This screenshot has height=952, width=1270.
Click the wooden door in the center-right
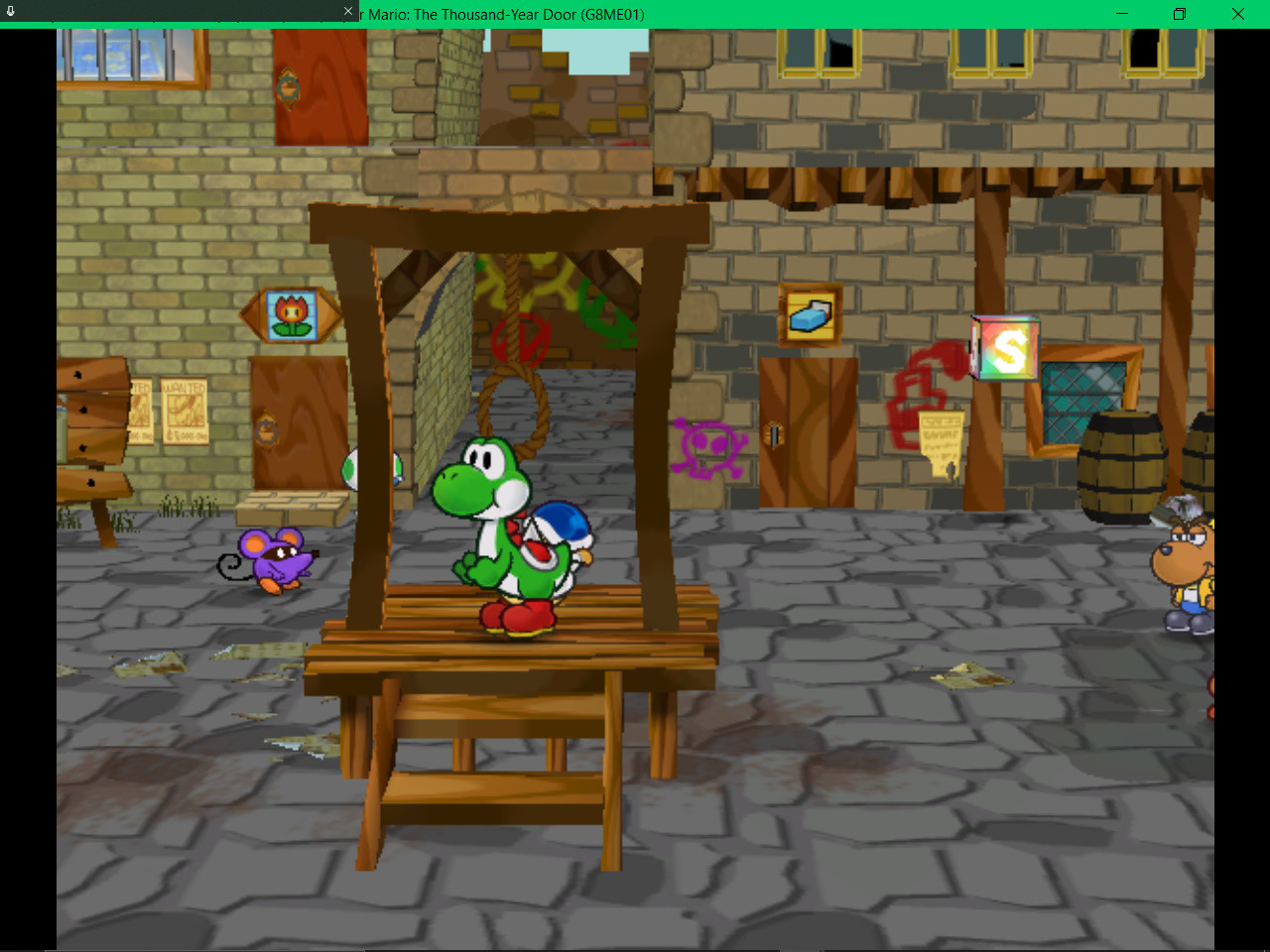tap(806, 436)
